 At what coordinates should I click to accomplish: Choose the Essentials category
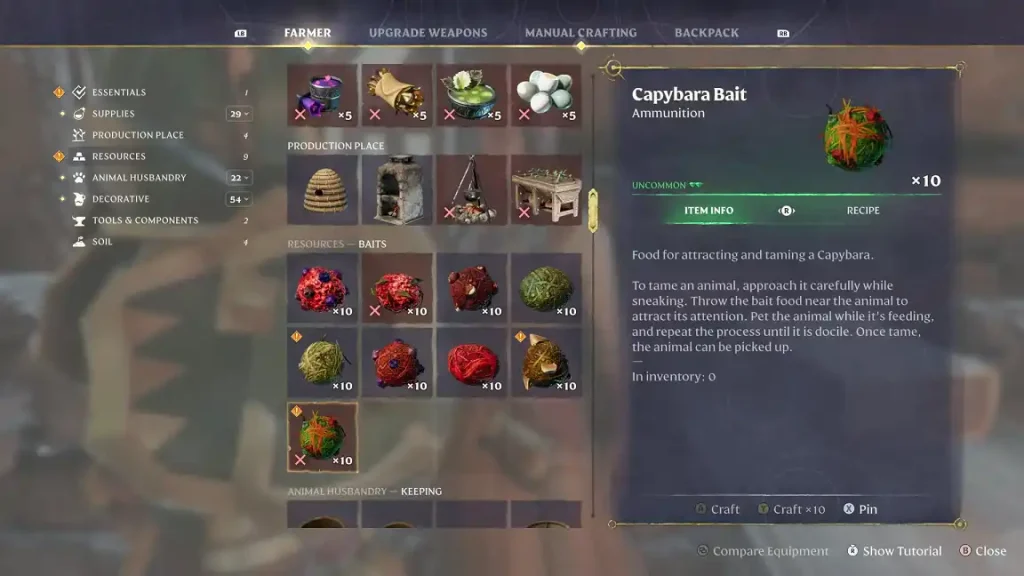coord(118,92)
